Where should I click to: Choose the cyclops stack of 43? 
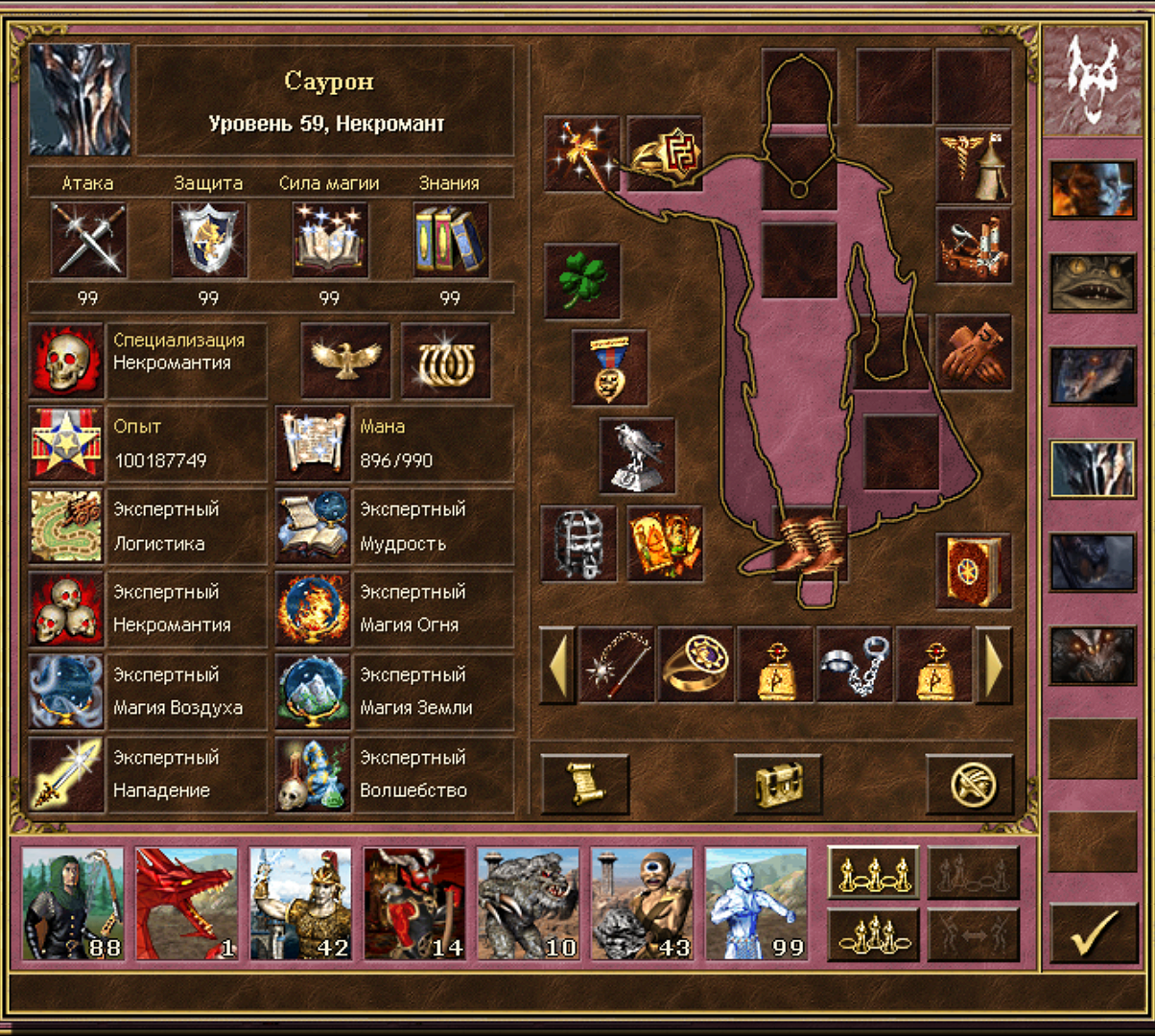(642, 904)
